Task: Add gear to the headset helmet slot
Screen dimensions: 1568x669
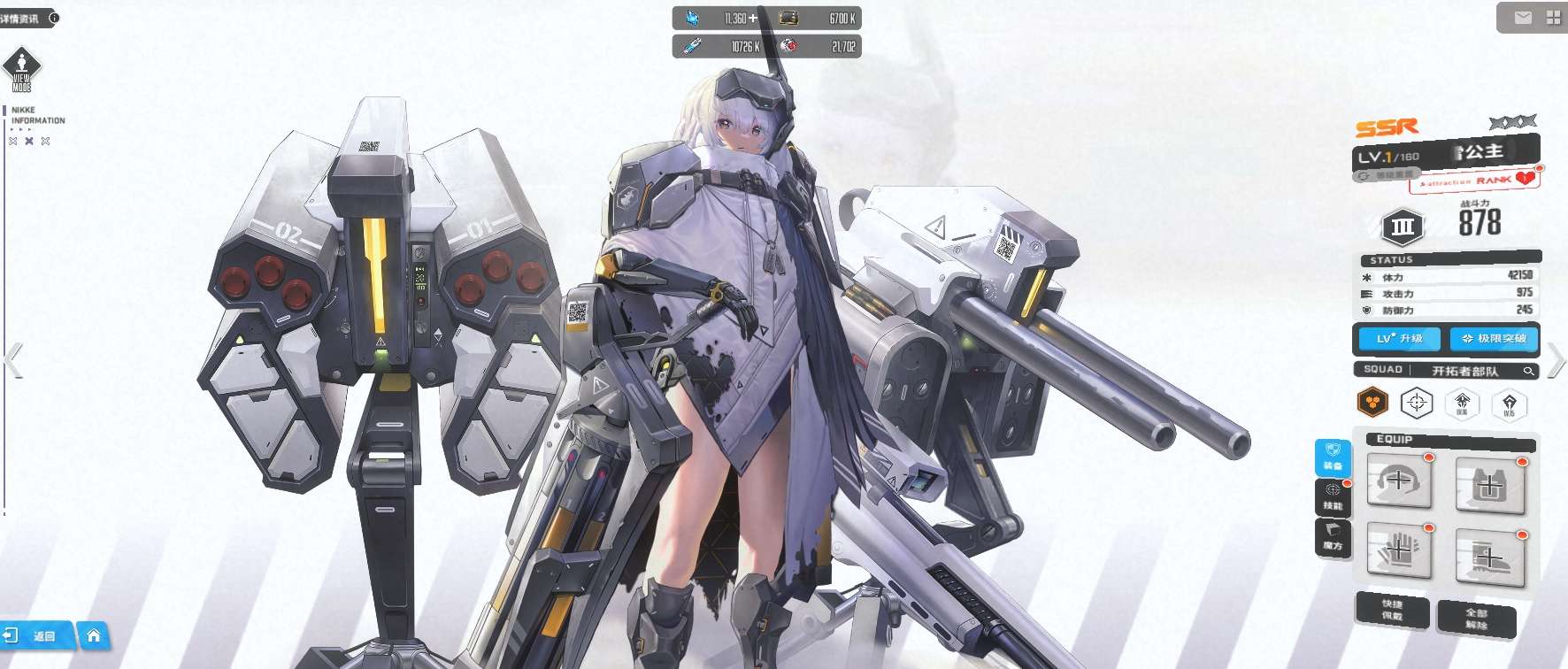Action: click(1399, 481)
